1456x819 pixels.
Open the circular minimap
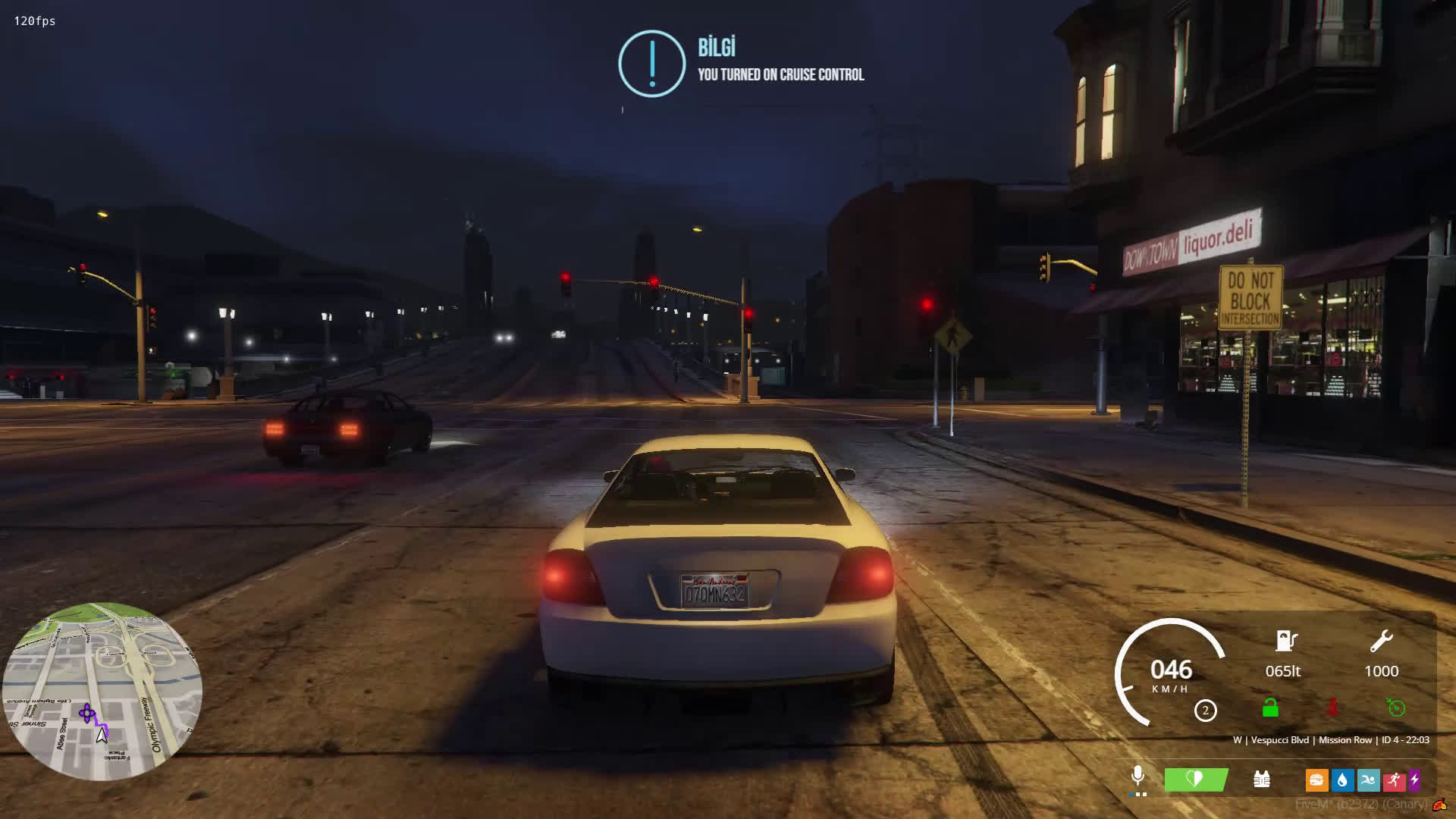pyautogui.click(x=102, y=691)
